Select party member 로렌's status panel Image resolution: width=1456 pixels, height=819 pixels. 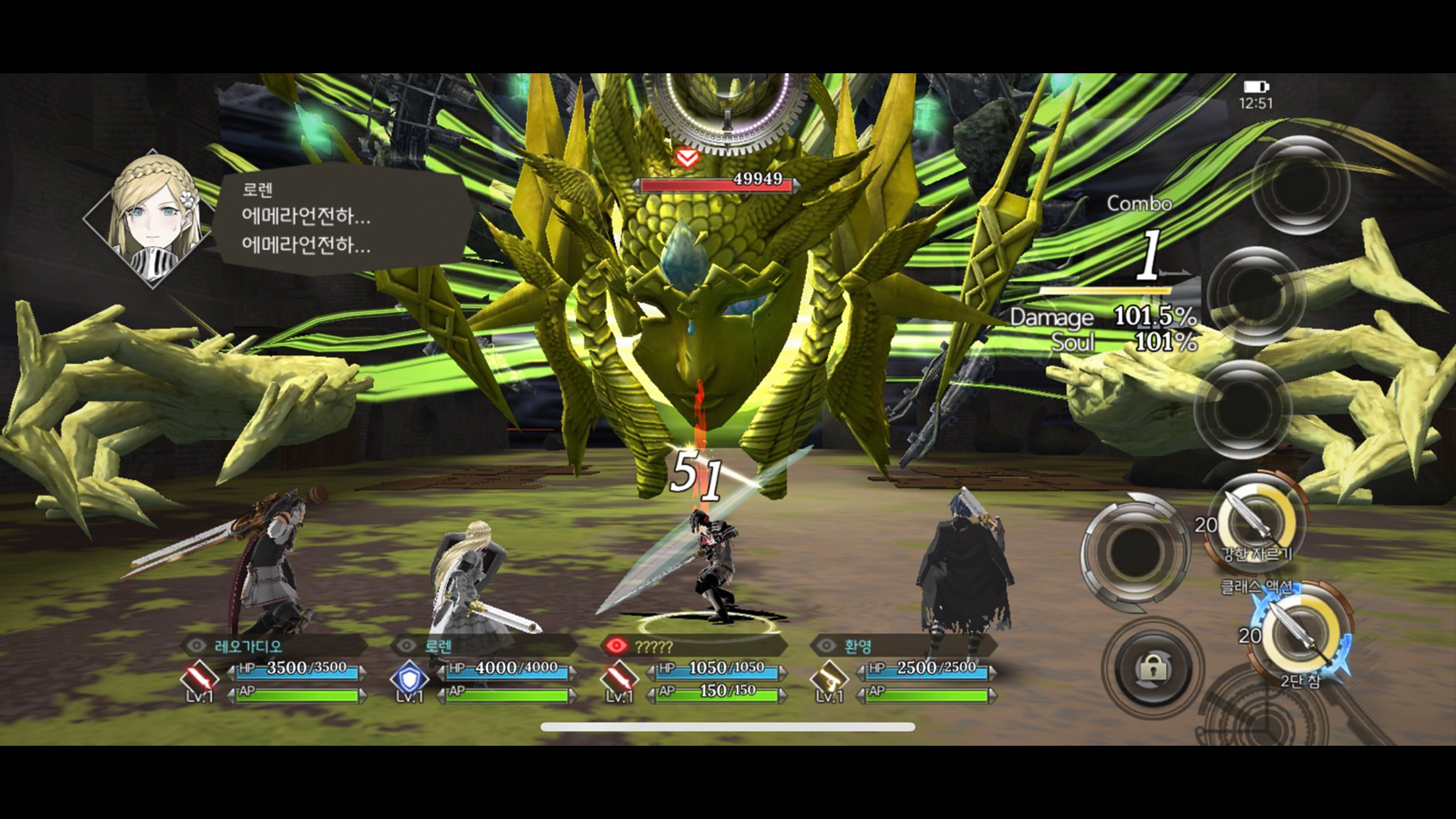483,669
